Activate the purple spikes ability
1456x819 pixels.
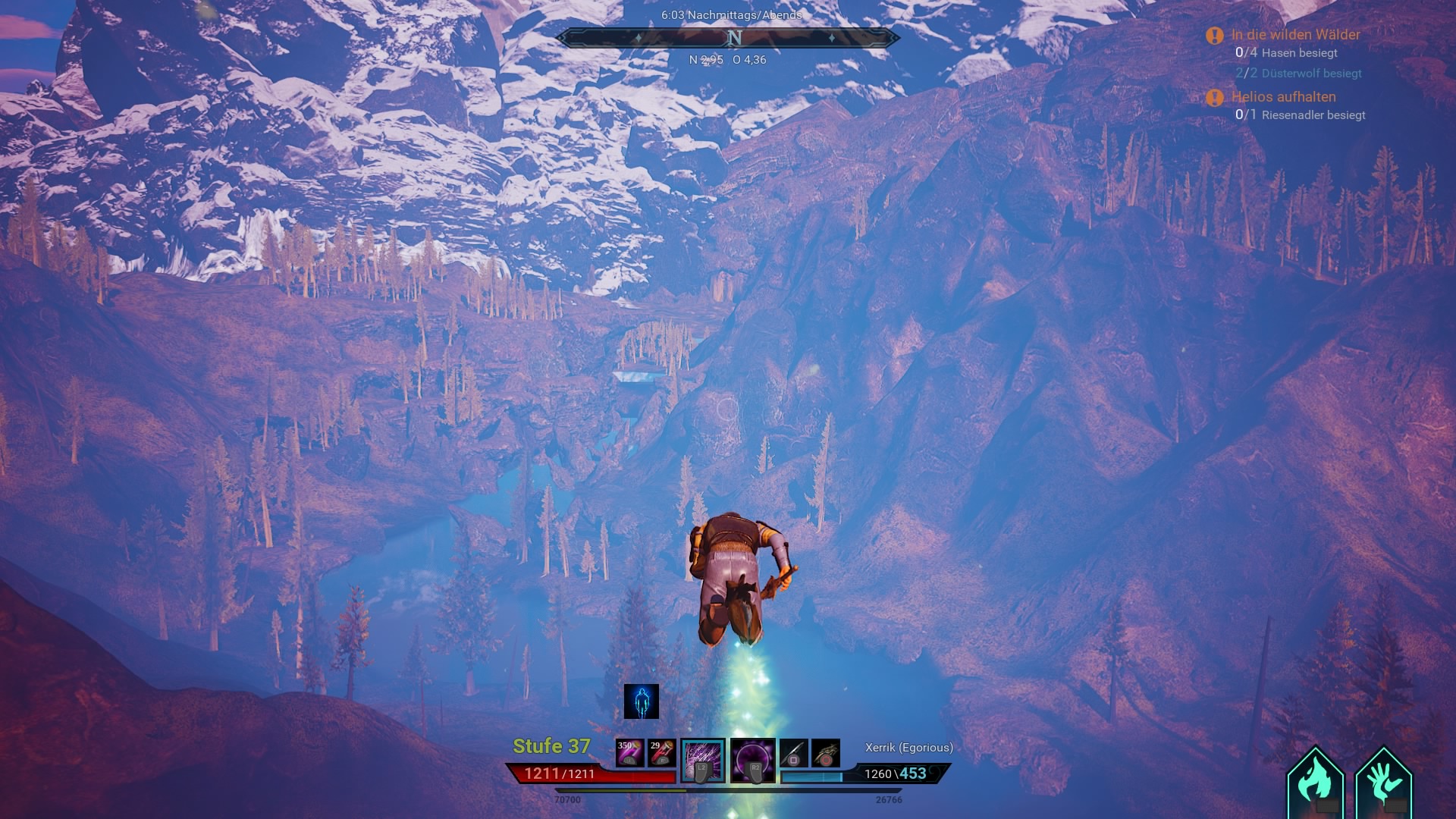(703, 760)
